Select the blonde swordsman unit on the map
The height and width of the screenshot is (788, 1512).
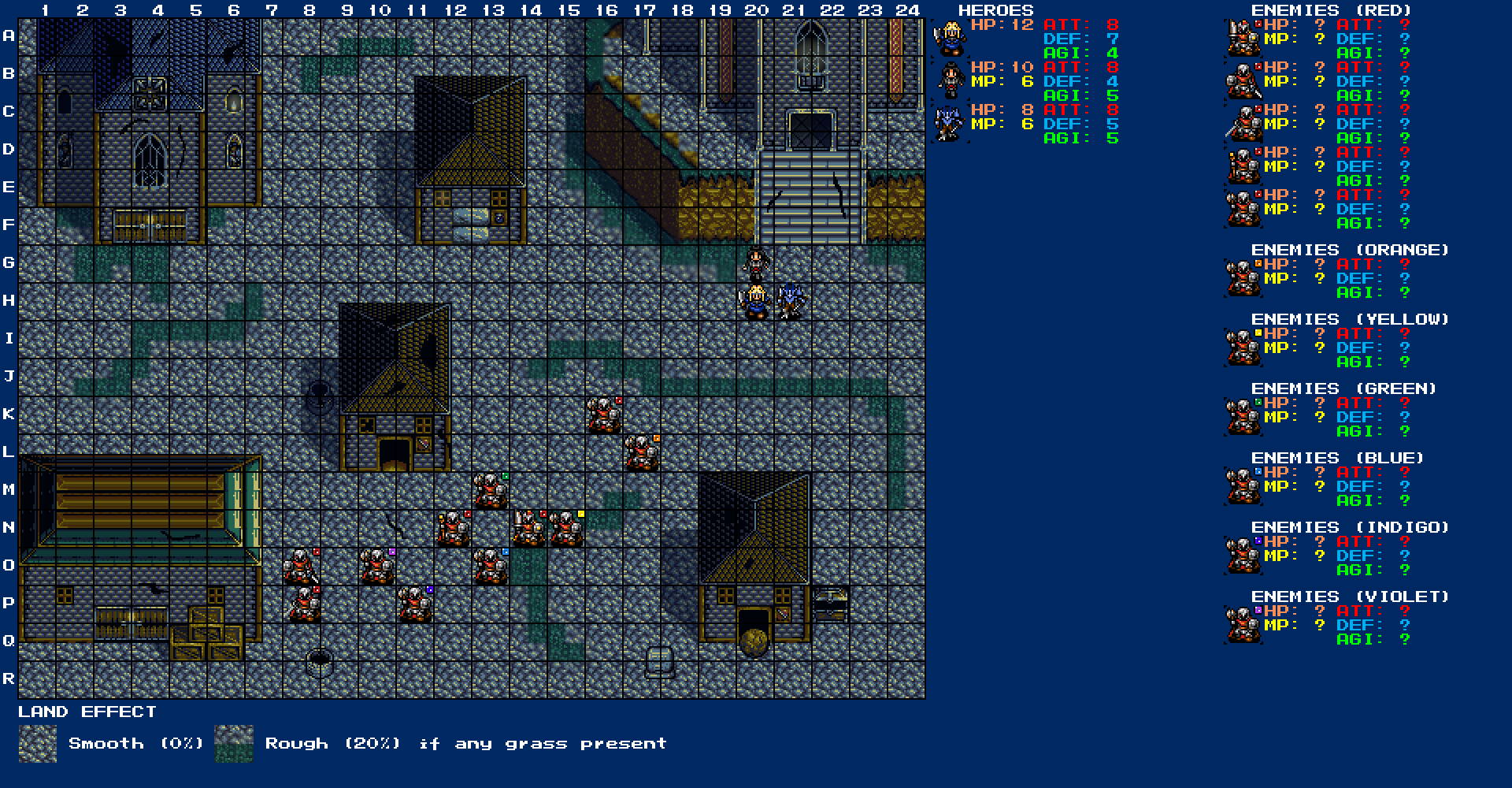[756, 302]
